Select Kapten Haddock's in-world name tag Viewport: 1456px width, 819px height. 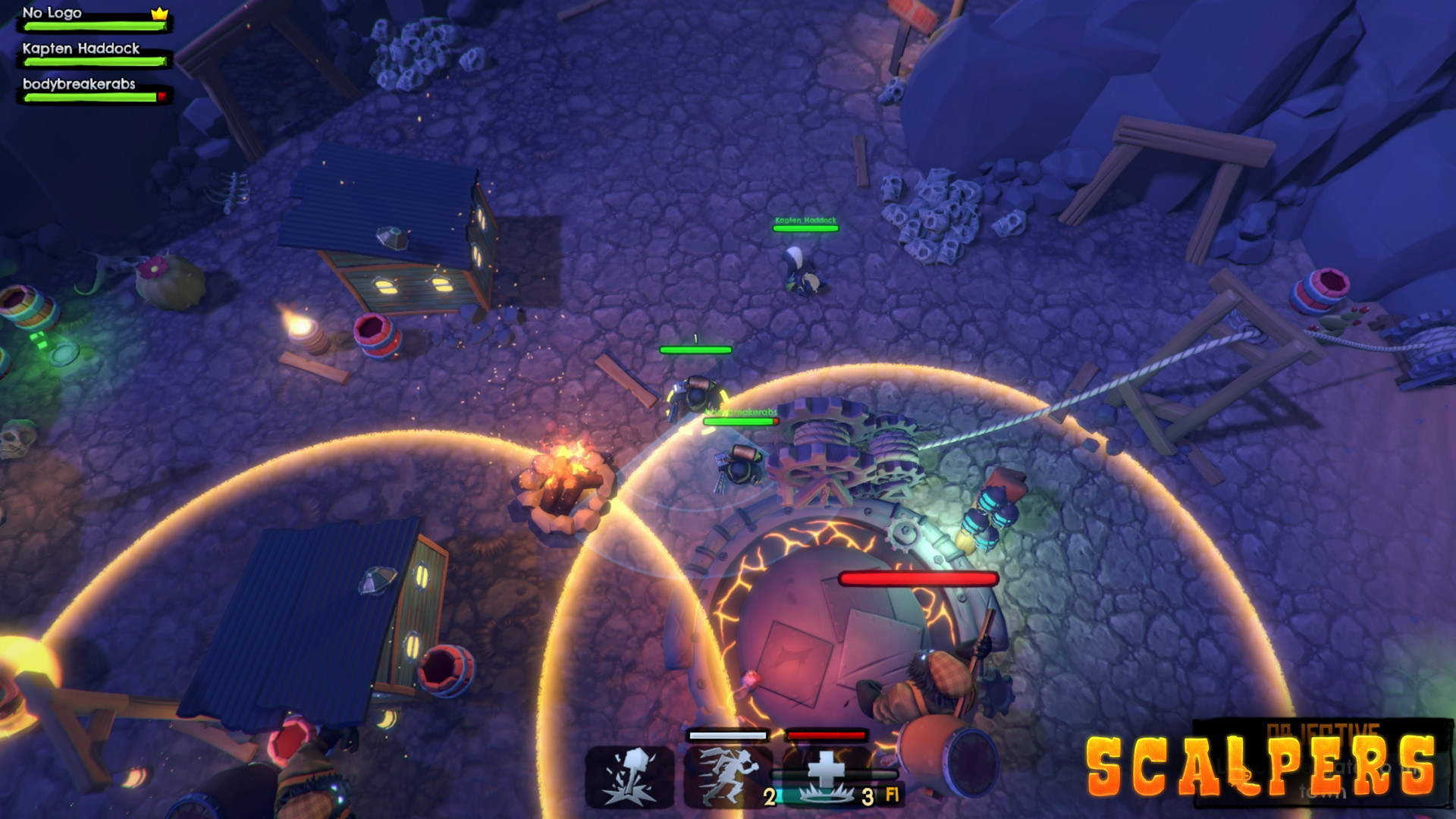tap(804, 220)
